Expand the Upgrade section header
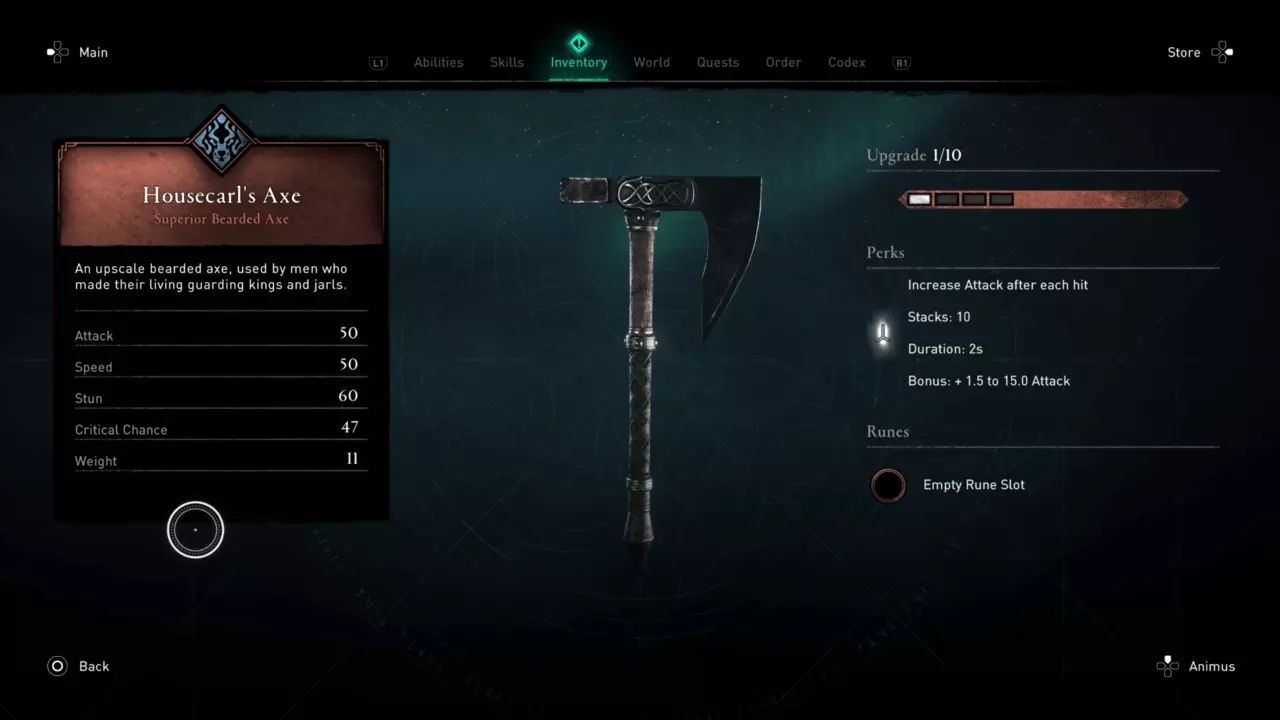 [x=915, y=155]
